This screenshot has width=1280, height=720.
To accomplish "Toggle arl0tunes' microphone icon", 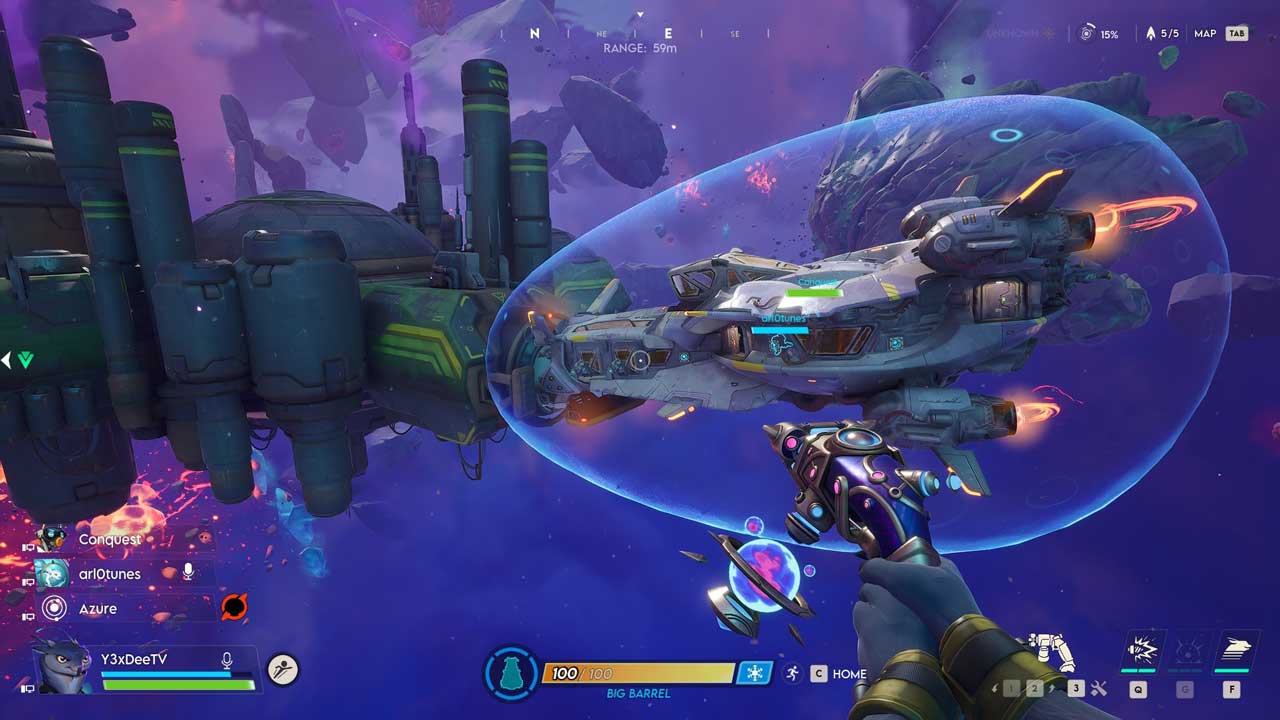I will [187, 572].
